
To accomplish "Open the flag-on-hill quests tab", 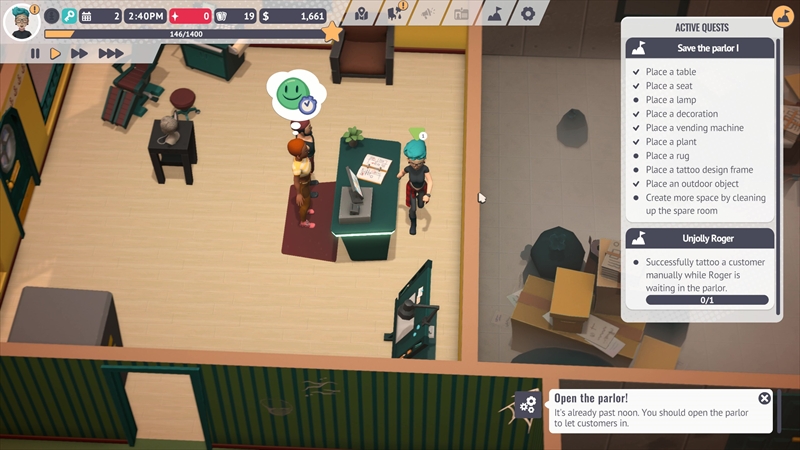I will click(494, 14).
